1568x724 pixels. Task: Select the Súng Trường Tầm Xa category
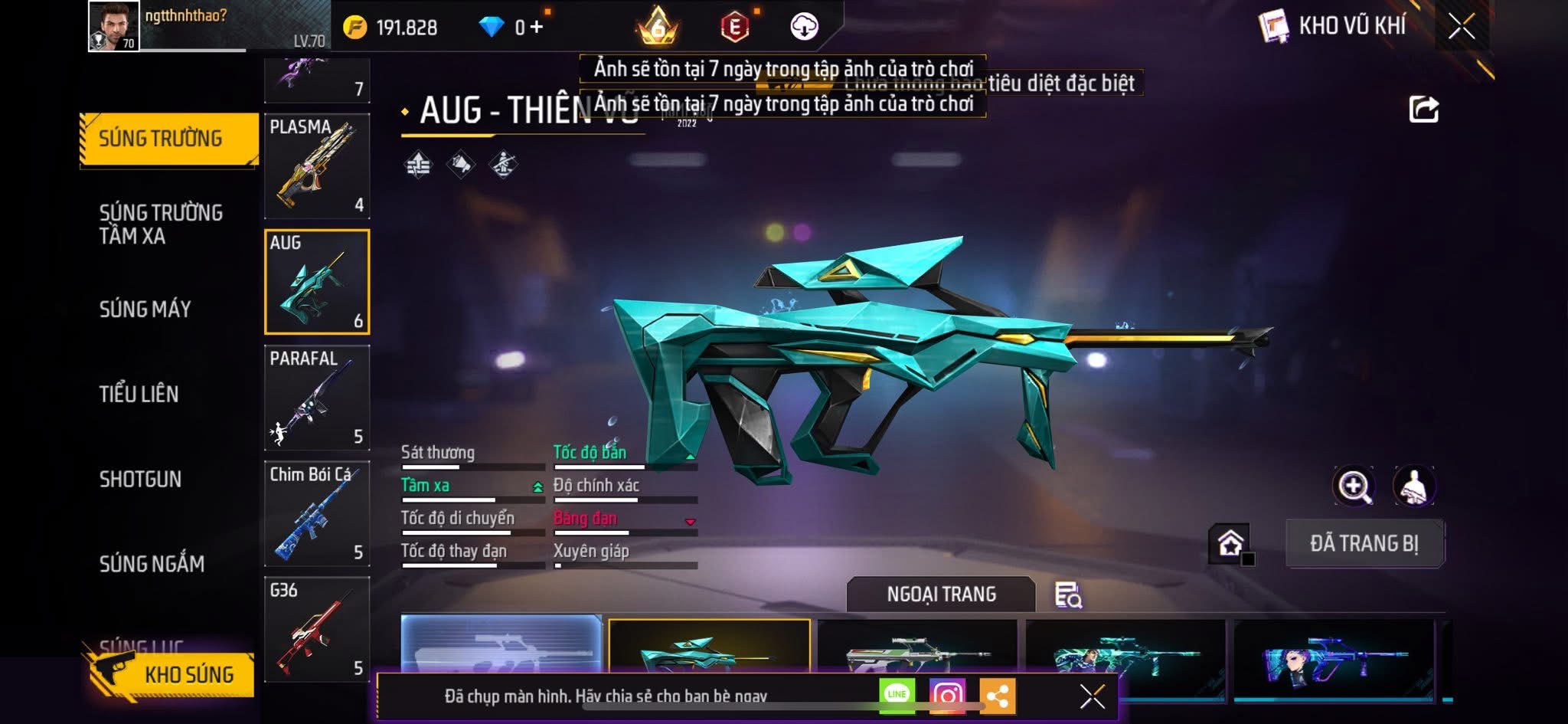coord(161,224)
